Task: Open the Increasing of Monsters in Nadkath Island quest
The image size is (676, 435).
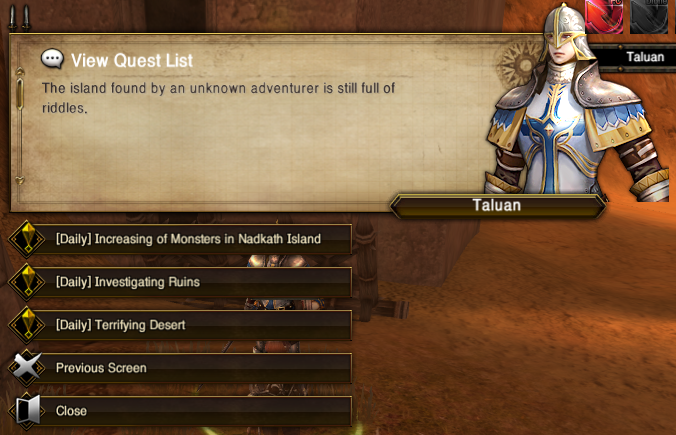Action: (188, 239)
